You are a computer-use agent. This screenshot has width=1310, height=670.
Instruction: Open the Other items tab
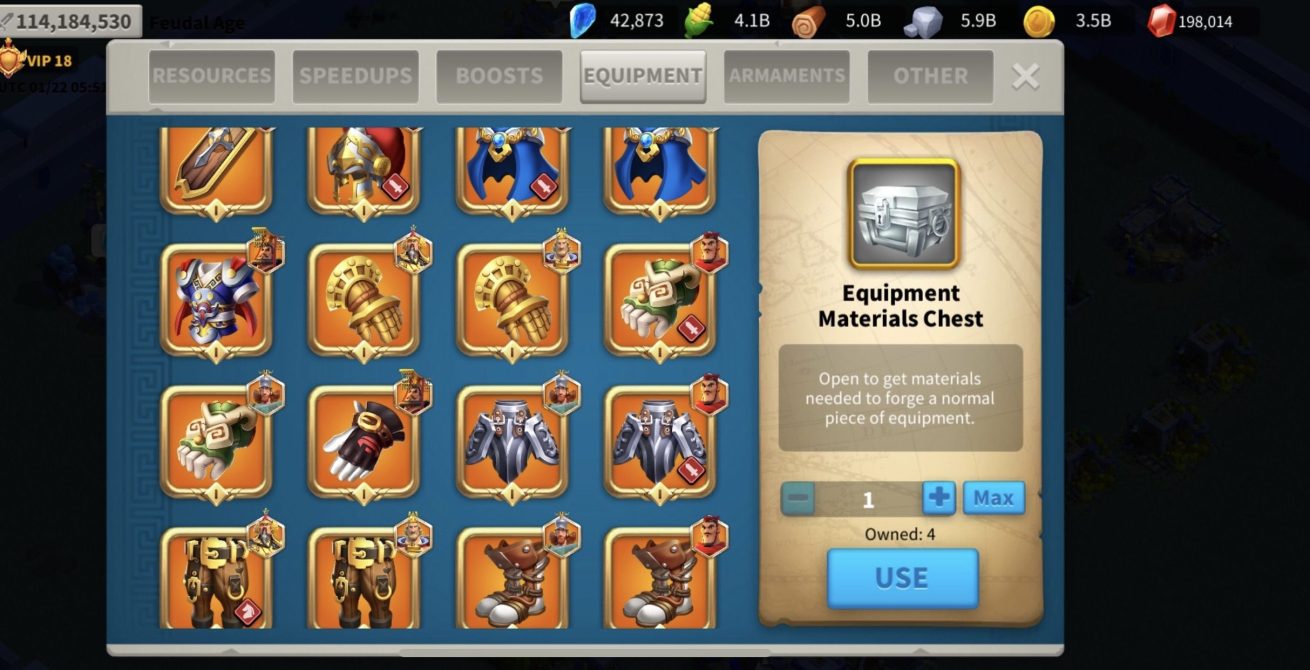tap(930, 76)
